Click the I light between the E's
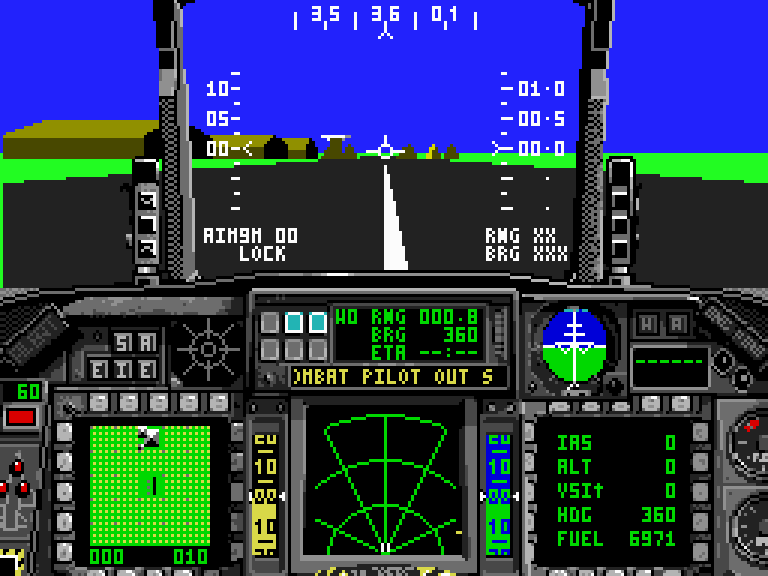 pyautogui.click(x=122, y=369)
